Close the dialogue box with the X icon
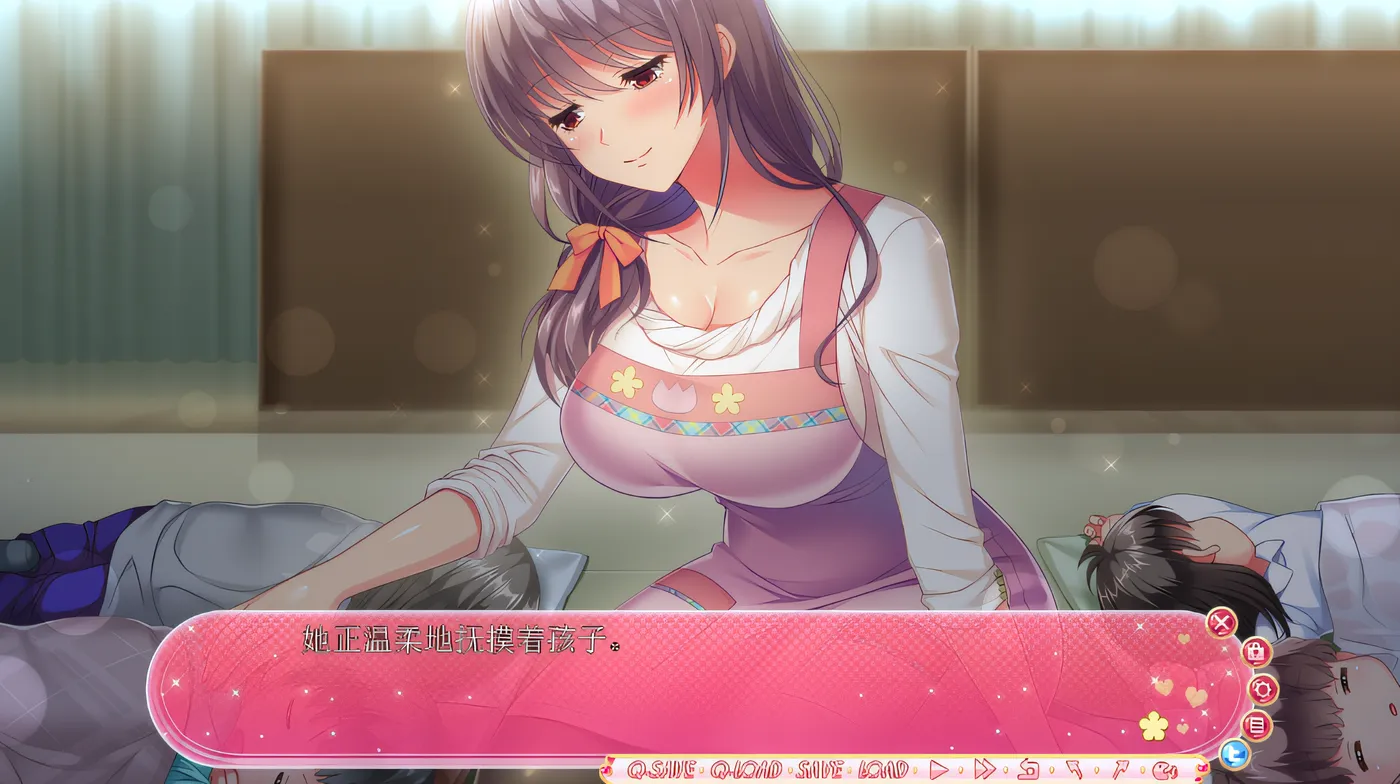Image resolution: width=1400 pixels, height=784 pixels. (x=1220, y=622)
